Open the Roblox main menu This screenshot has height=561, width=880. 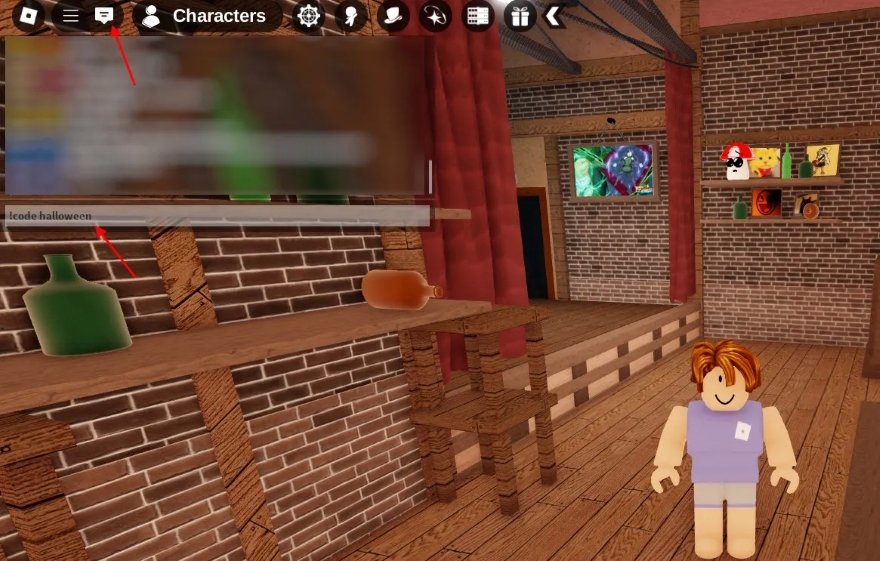pos(28,16)
